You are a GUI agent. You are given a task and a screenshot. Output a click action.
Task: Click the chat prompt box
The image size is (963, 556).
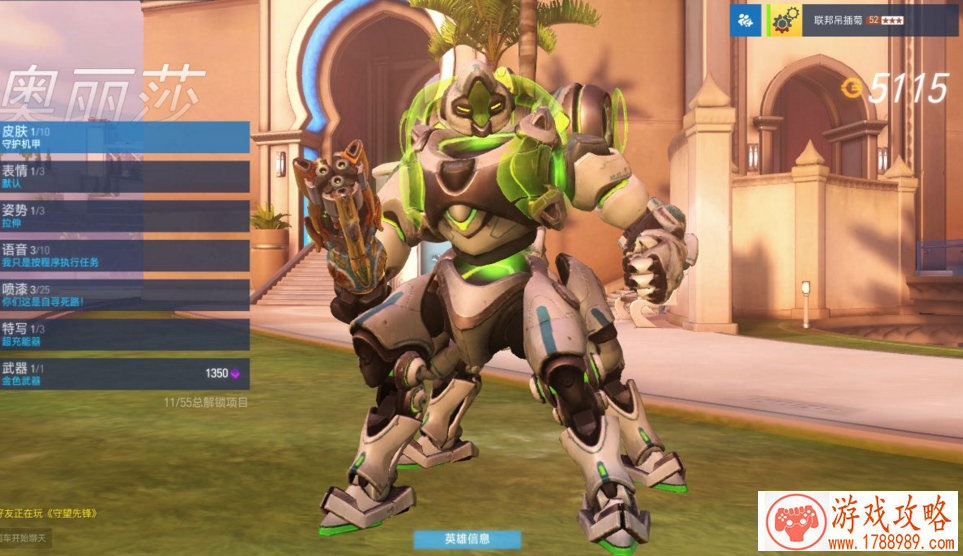coord(25,538)
